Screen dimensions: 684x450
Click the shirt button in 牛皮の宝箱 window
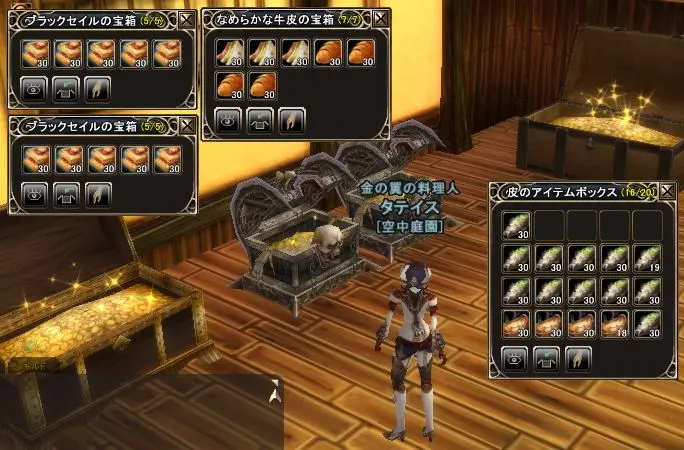(x=260, y=122)
